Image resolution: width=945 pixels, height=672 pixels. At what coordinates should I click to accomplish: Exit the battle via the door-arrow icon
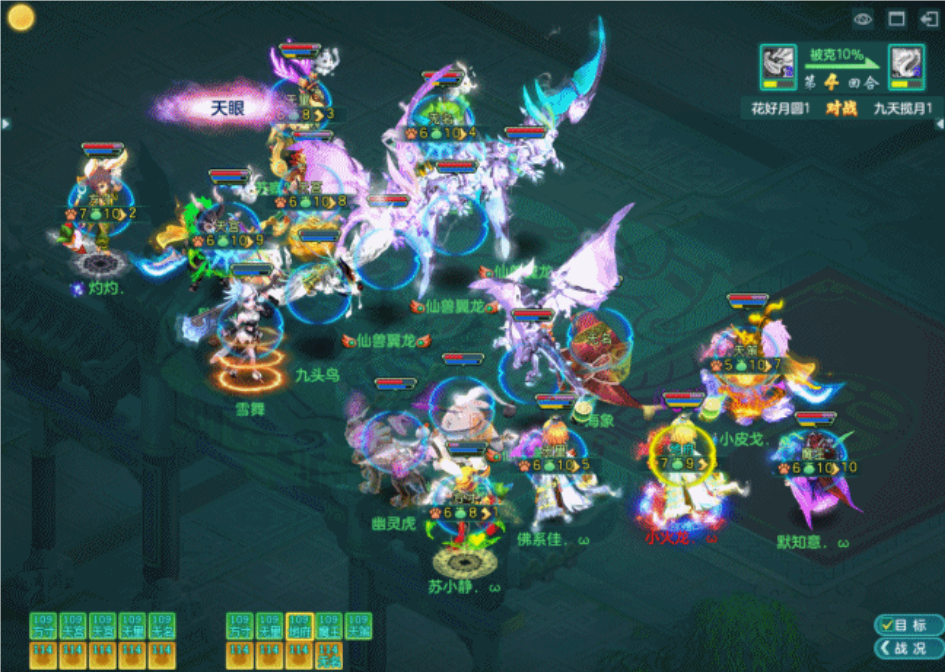(x=928, y=19)
